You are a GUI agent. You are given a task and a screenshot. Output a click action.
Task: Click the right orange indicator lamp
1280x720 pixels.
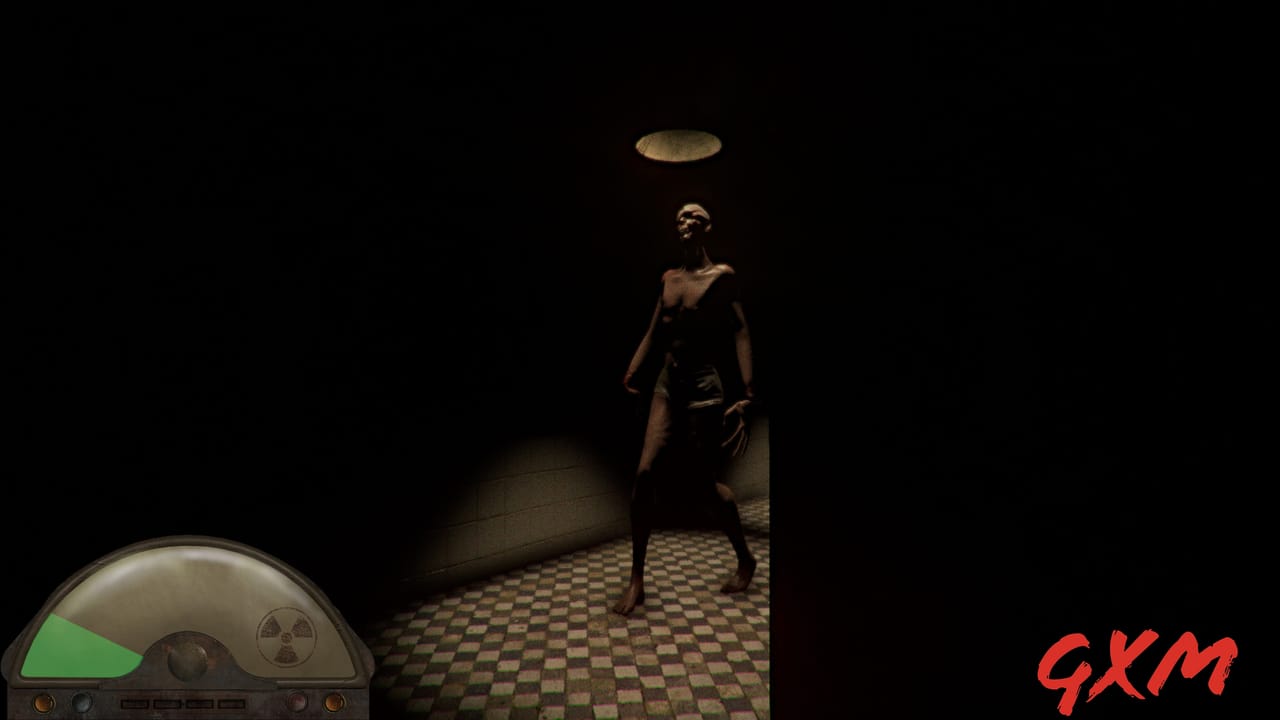[334, 702]
